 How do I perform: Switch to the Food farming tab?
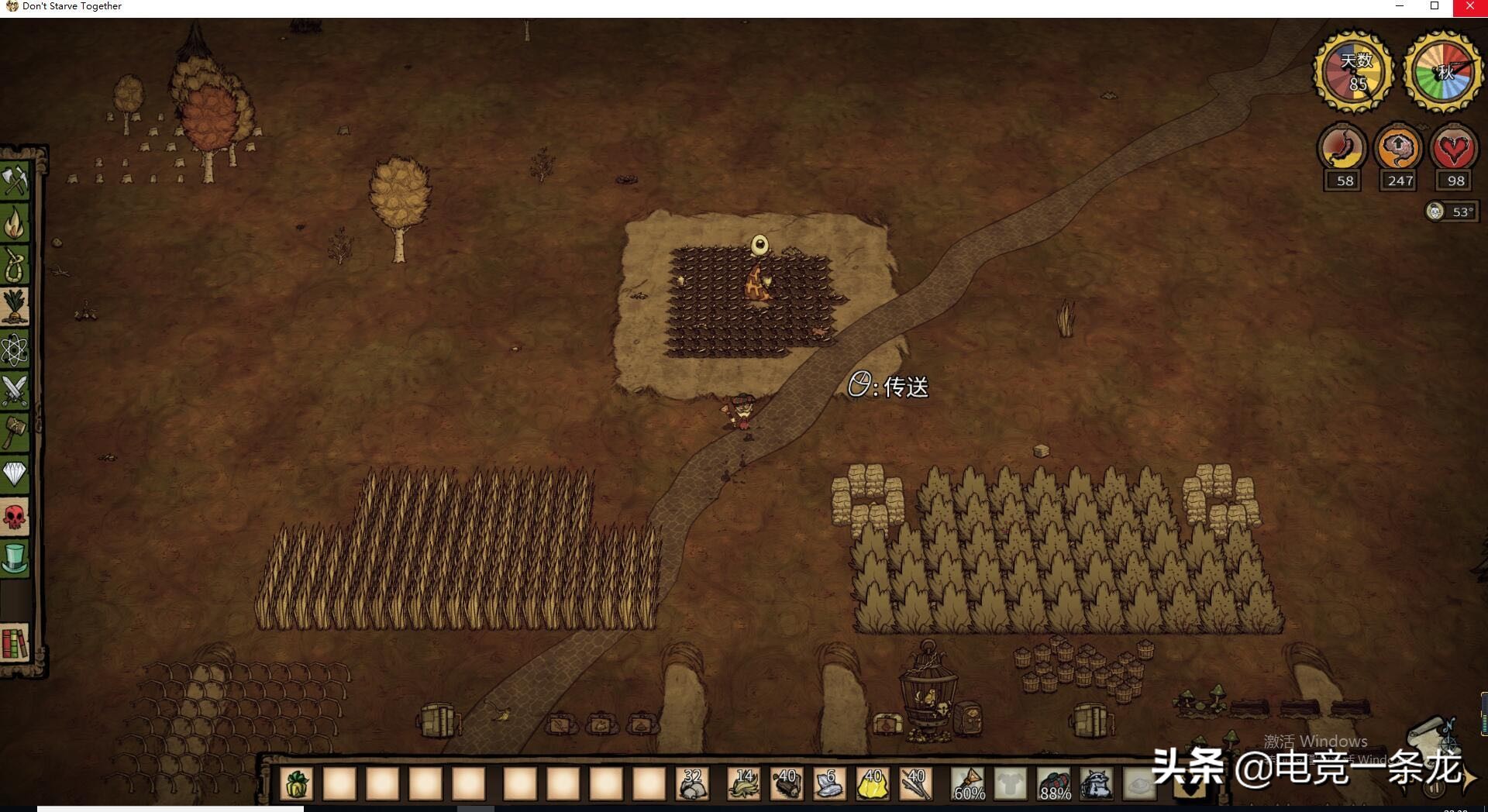point(15,307)
